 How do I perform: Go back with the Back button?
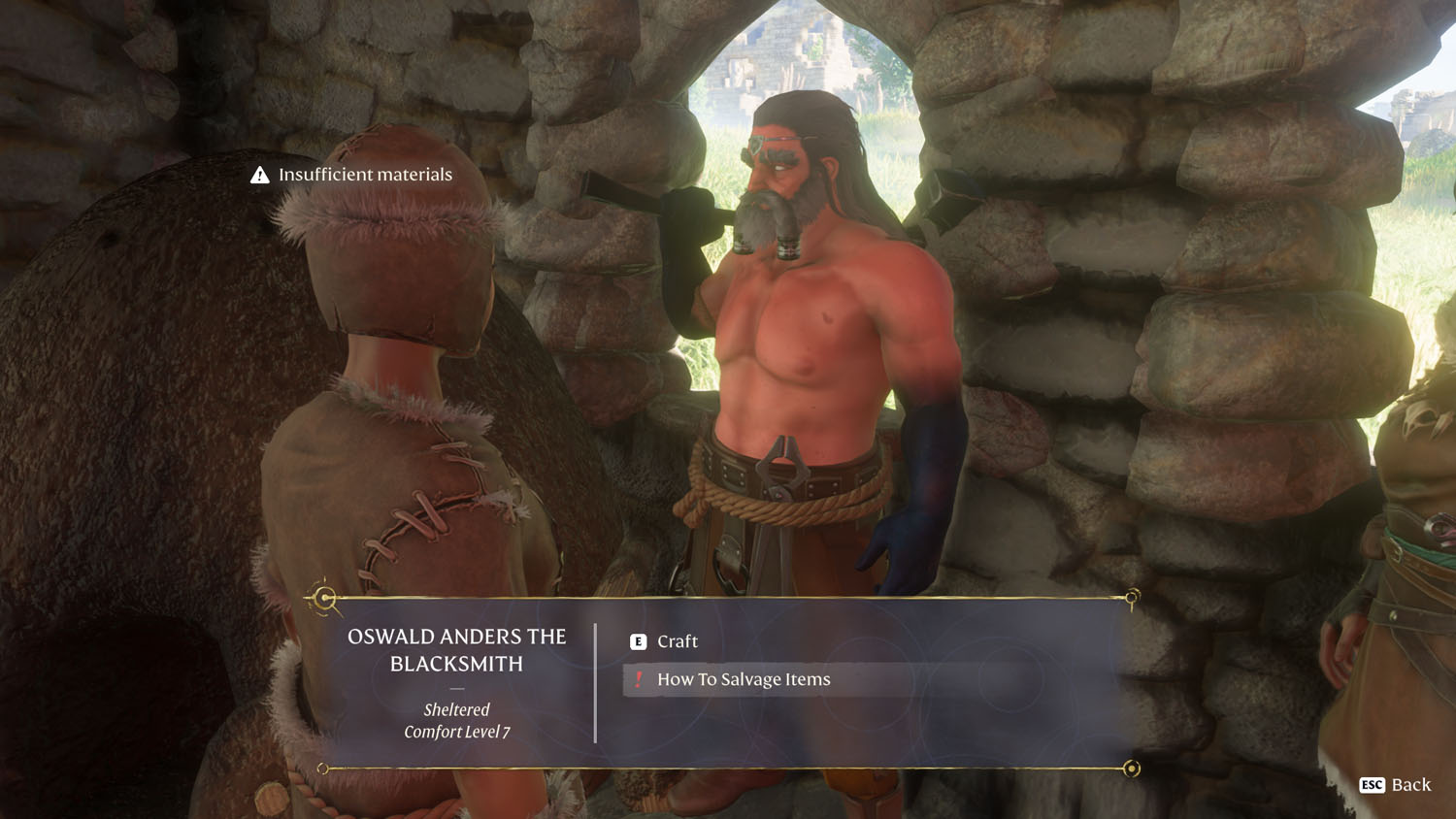tap(1397, 784)
